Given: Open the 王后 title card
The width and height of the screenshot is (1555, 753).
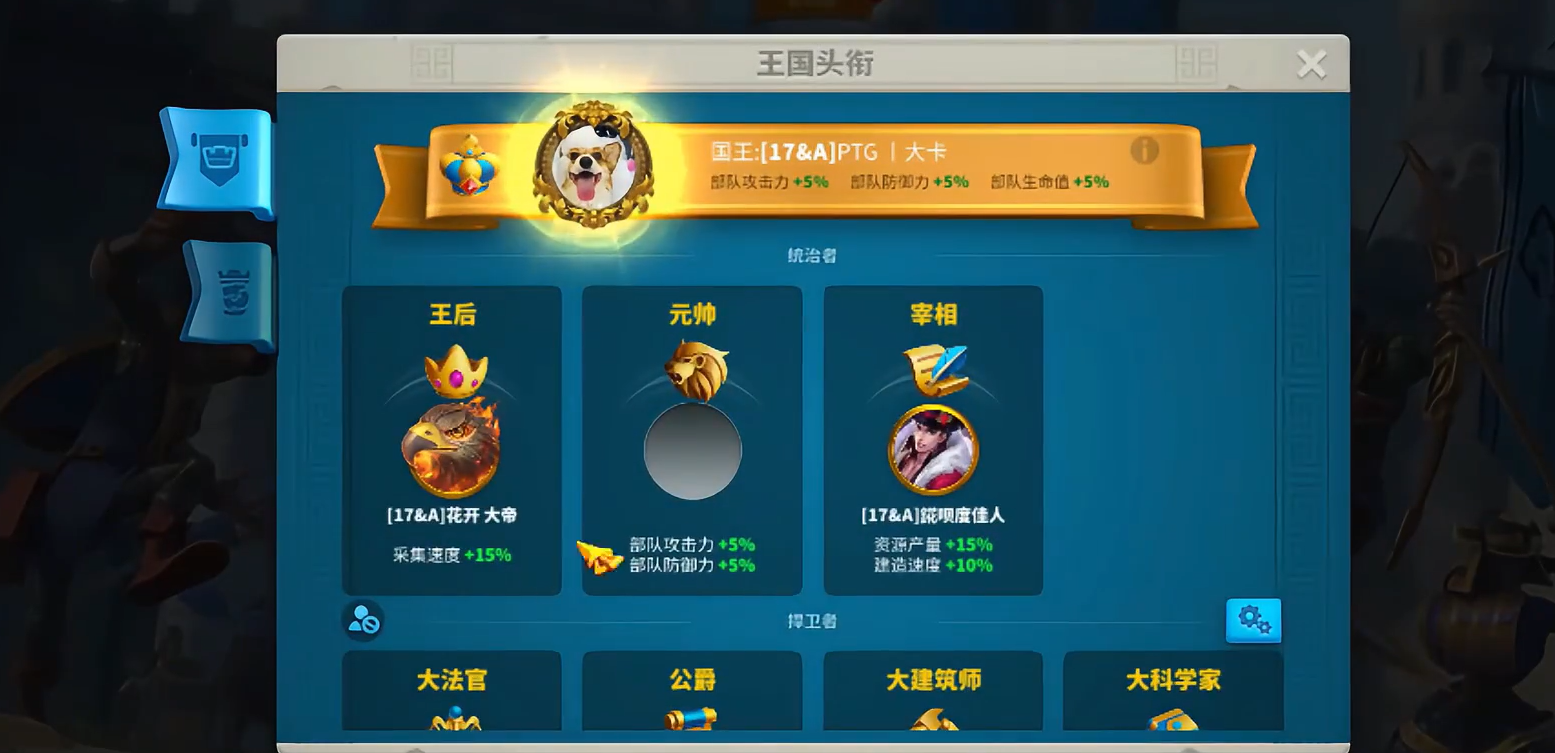Looking at the screenshot, I should (452, 440).
